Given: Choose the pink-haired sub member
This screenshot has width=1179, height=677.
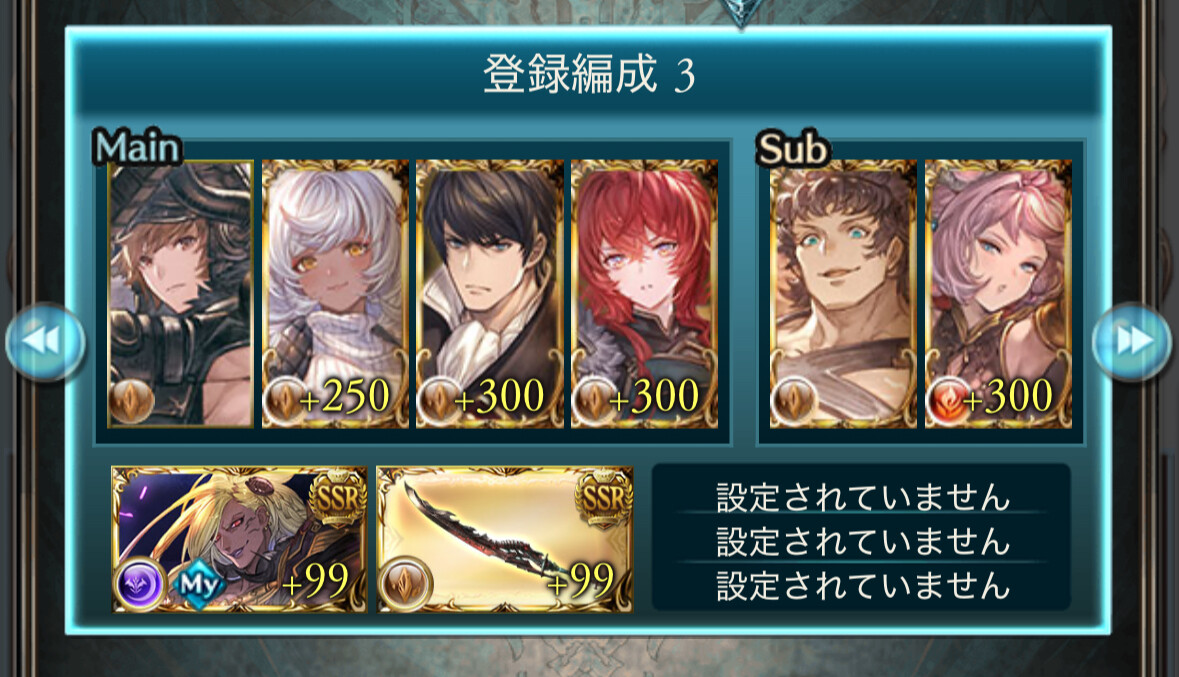Looking at the screenshot, I should tap(997, 294).
